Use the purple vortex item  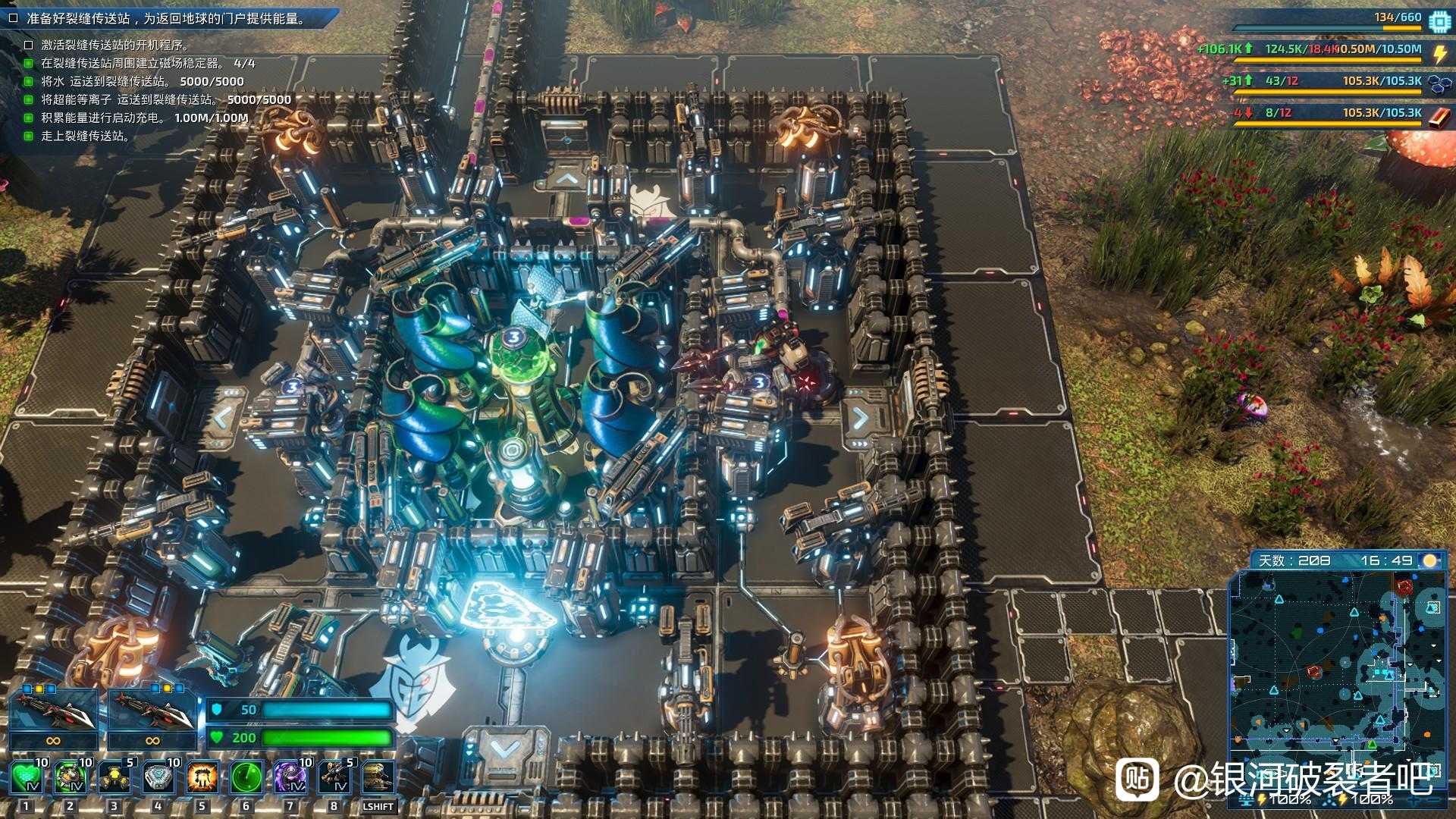tap(290, 777)
